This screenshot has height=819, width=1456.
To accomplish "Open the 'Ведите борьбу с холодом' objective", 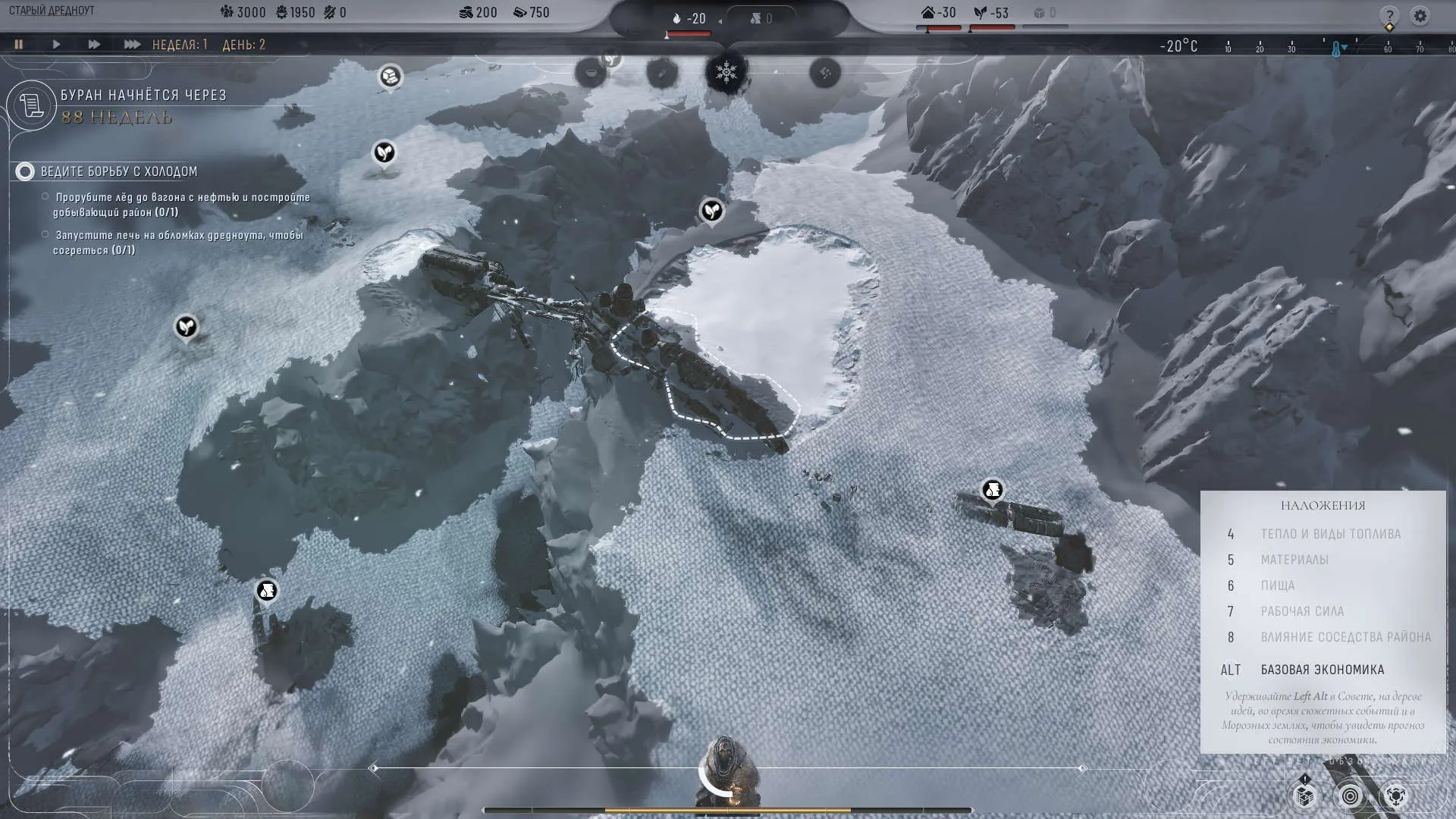I will 118,172.
